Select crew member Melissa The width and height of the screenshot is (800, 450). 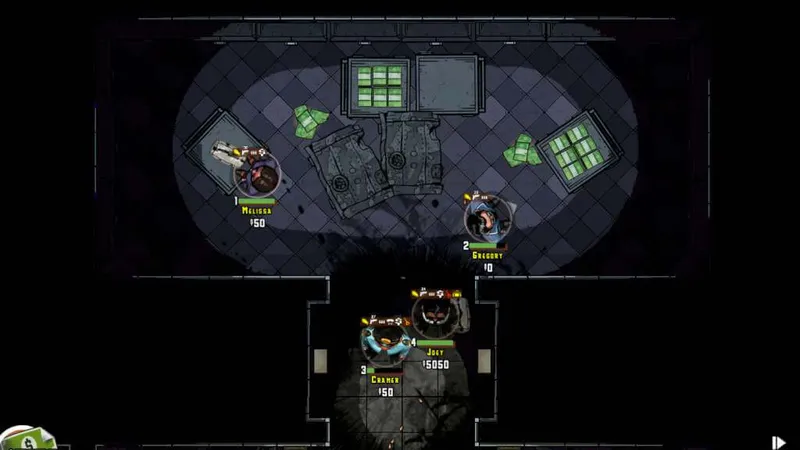[x=258, y=176]
